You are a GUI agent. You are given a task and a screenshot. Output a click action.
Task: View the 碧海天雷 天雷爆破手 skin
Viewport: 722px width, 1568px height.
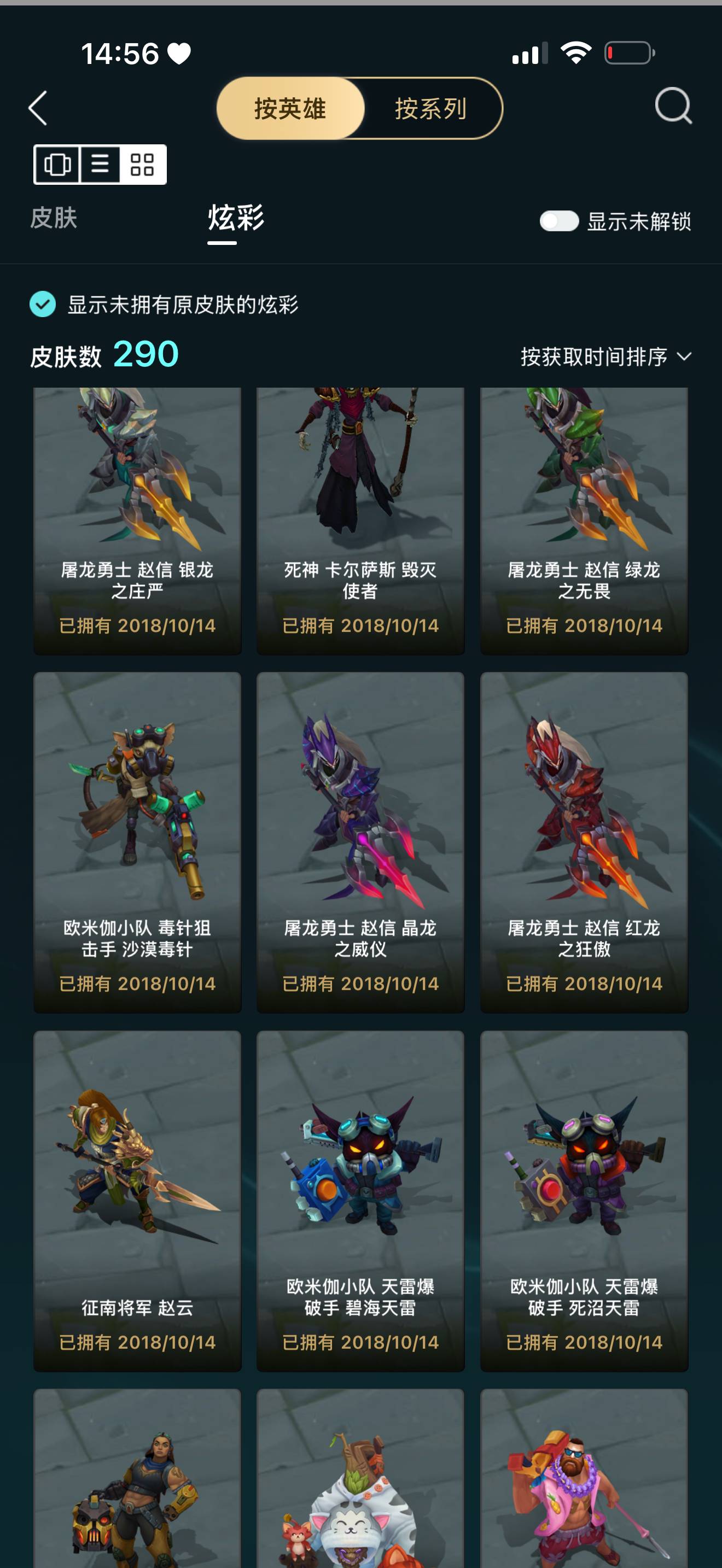point(360,1193)
